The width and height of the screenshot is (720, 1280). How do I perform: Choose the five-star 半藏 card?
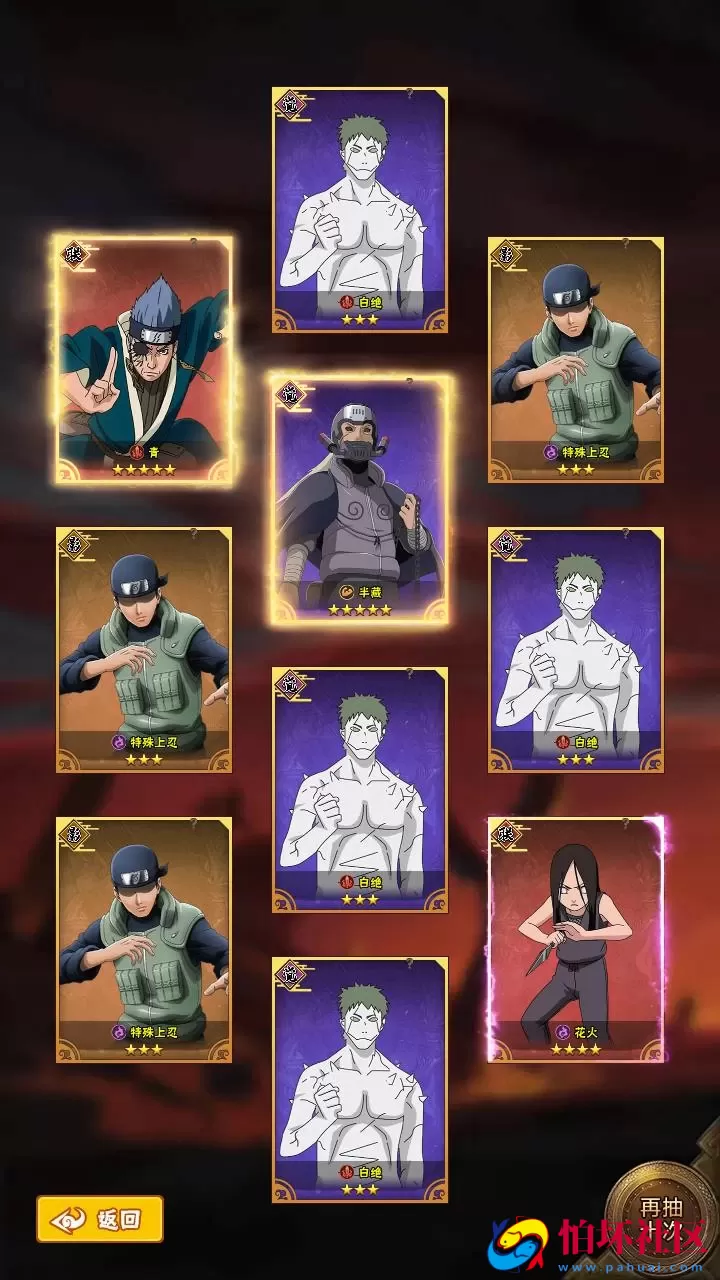point(360,500)
